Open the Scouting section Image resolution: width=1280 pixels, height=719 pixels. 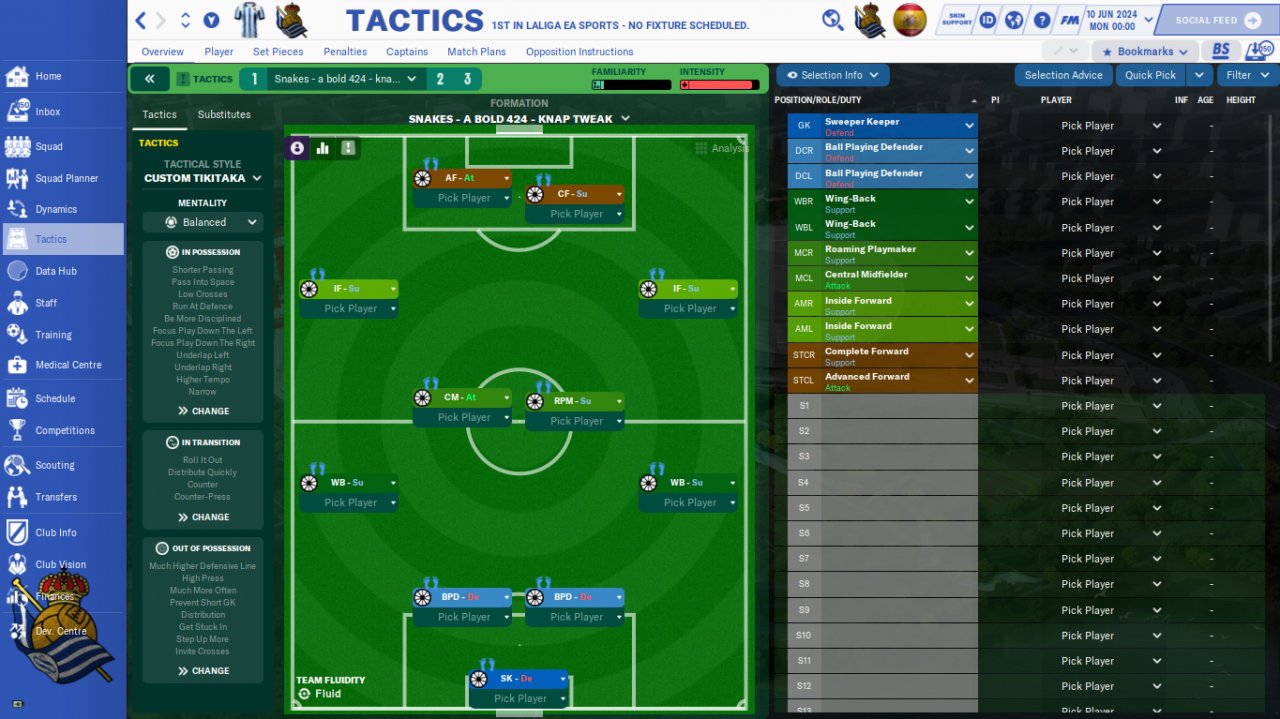54,465
